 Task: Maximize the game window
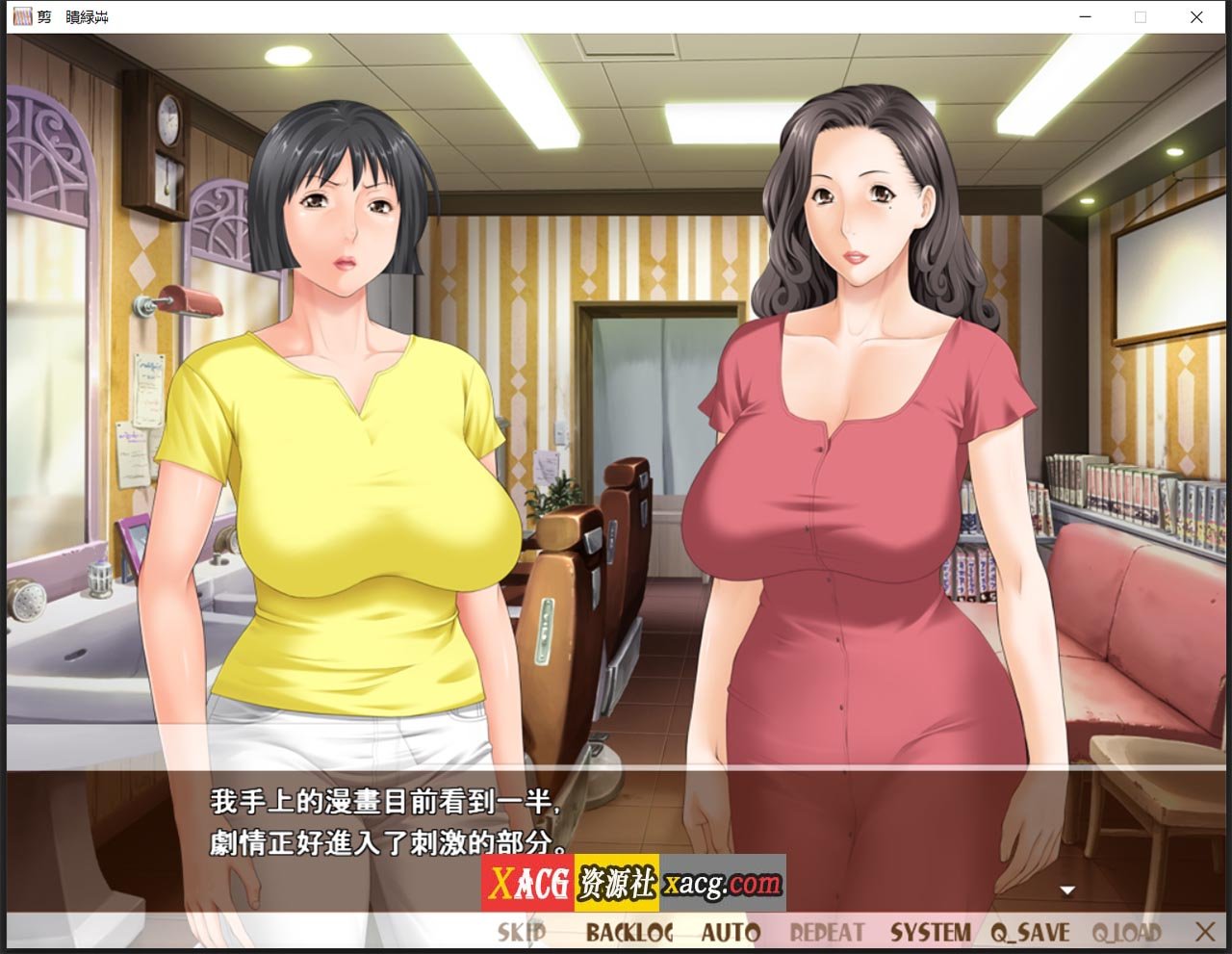coord(1139,17)
